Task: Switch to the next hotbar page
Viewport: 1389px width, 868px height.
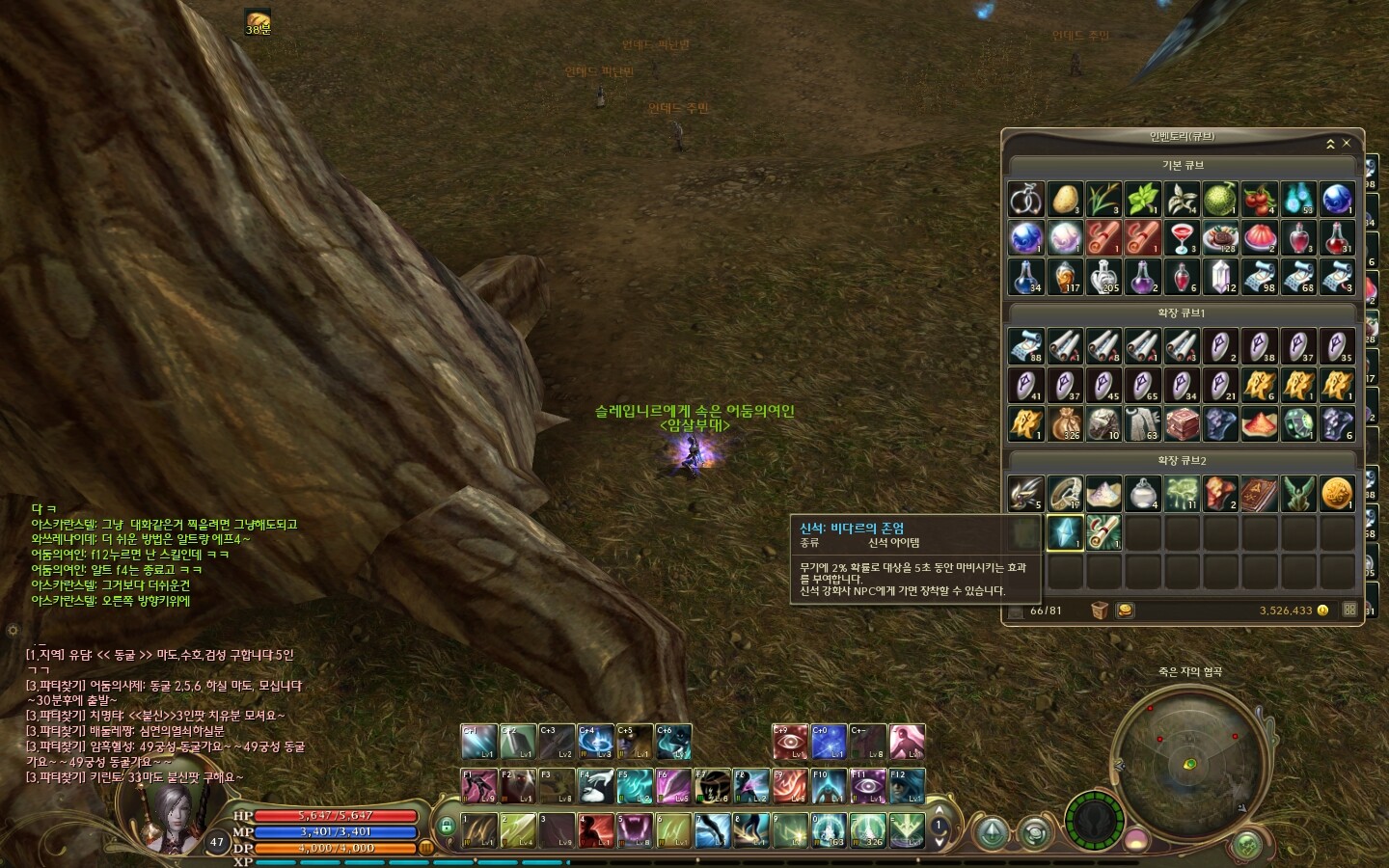Action: pos(938,841)
